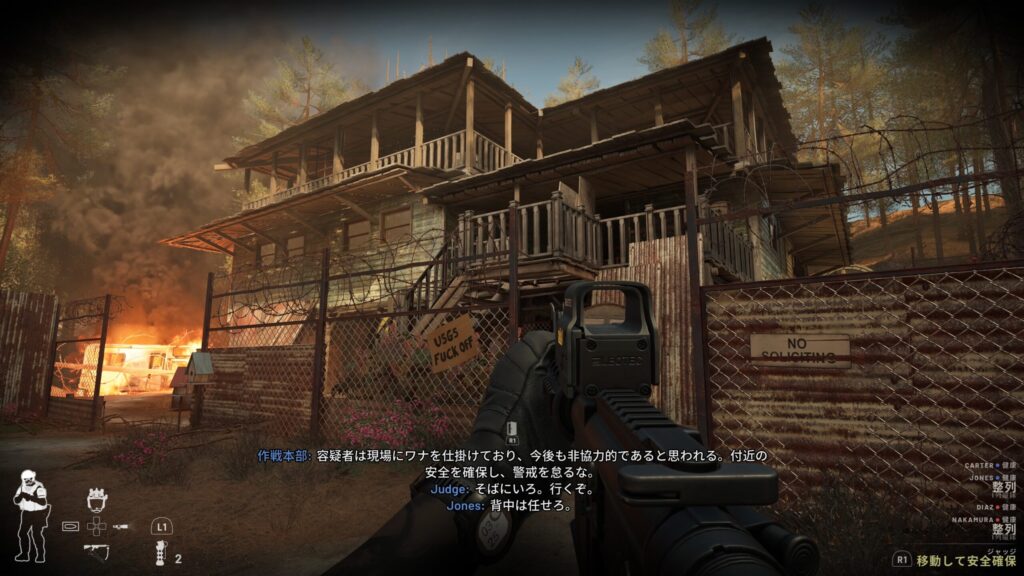
Task: Select squad member Diaz in team list
Action: 990,507
